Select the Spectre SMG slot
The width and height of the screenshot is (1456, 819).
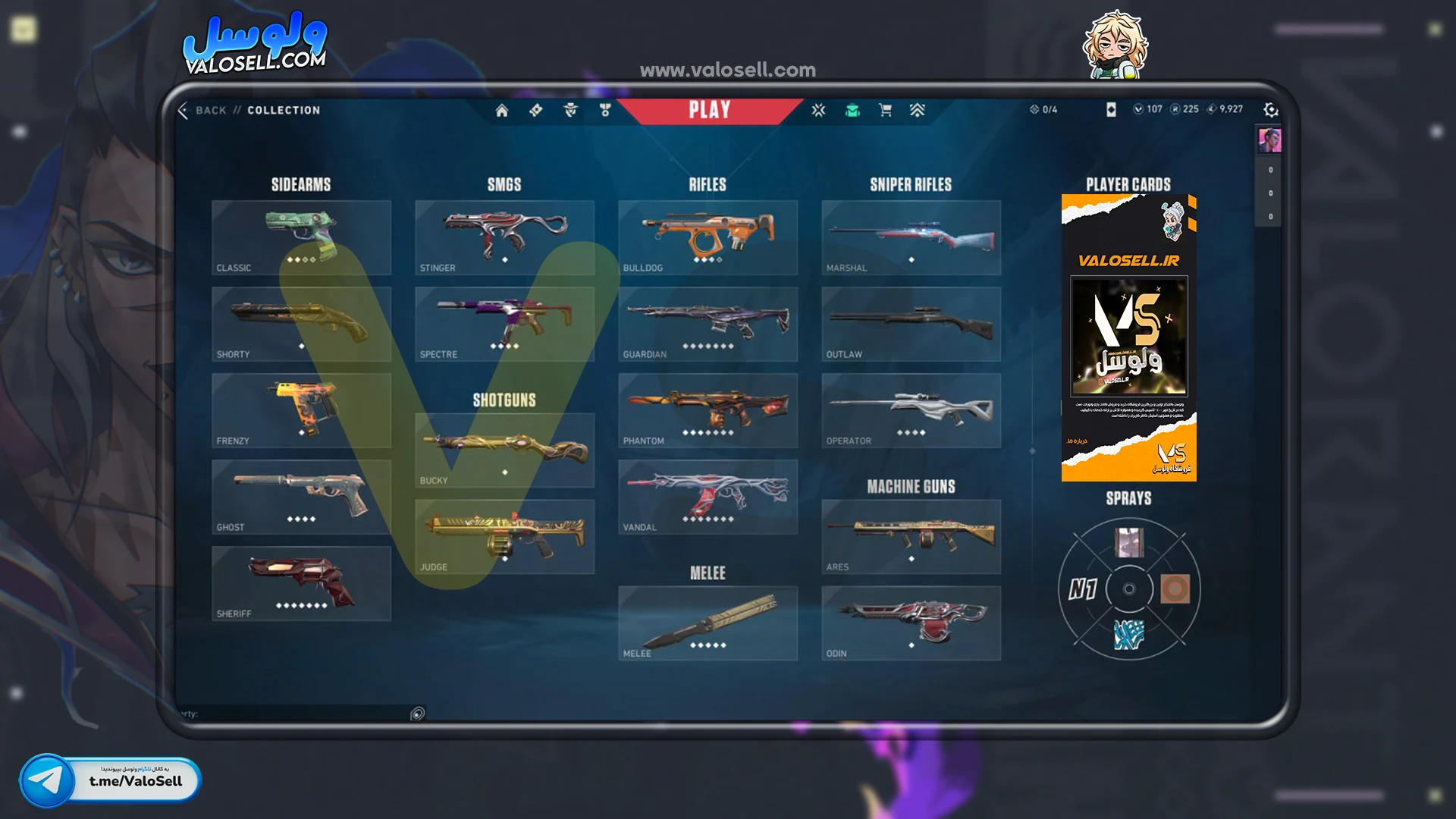click(504, 324)
